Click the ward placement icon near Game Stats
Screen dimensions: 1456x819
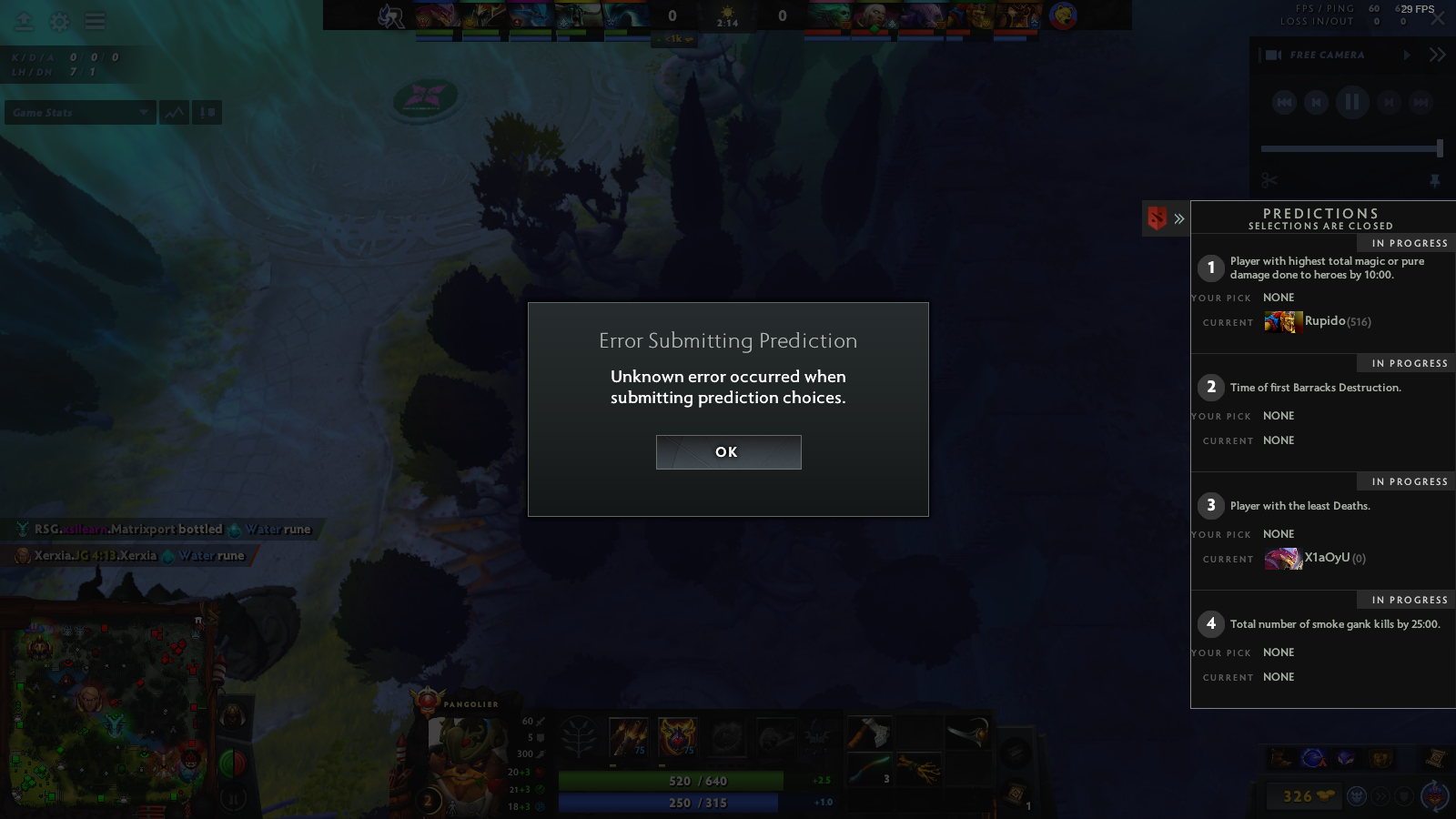coord(206,112)
